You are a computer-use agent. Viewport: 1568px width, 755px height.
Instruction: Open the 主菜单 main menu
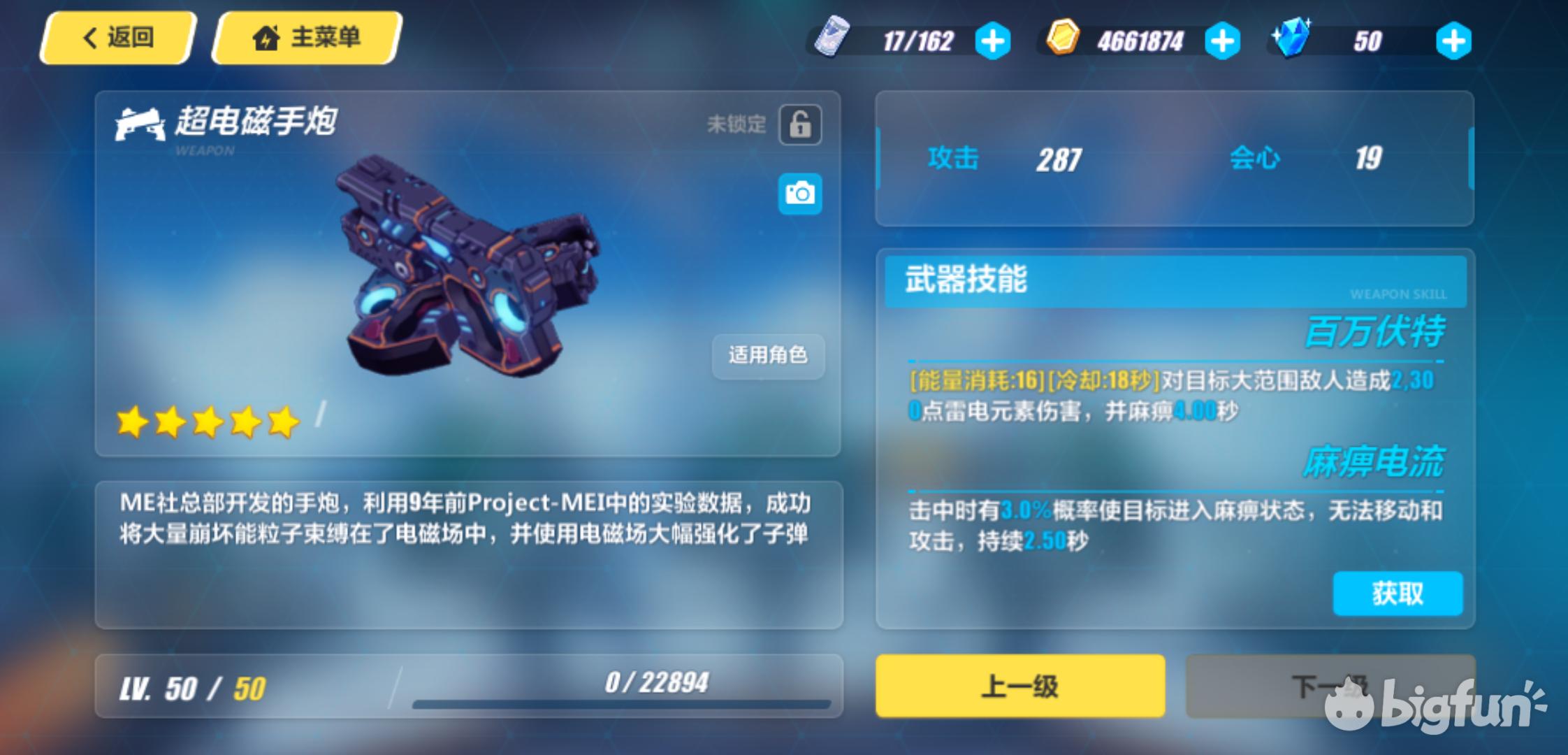click(307, 38)
